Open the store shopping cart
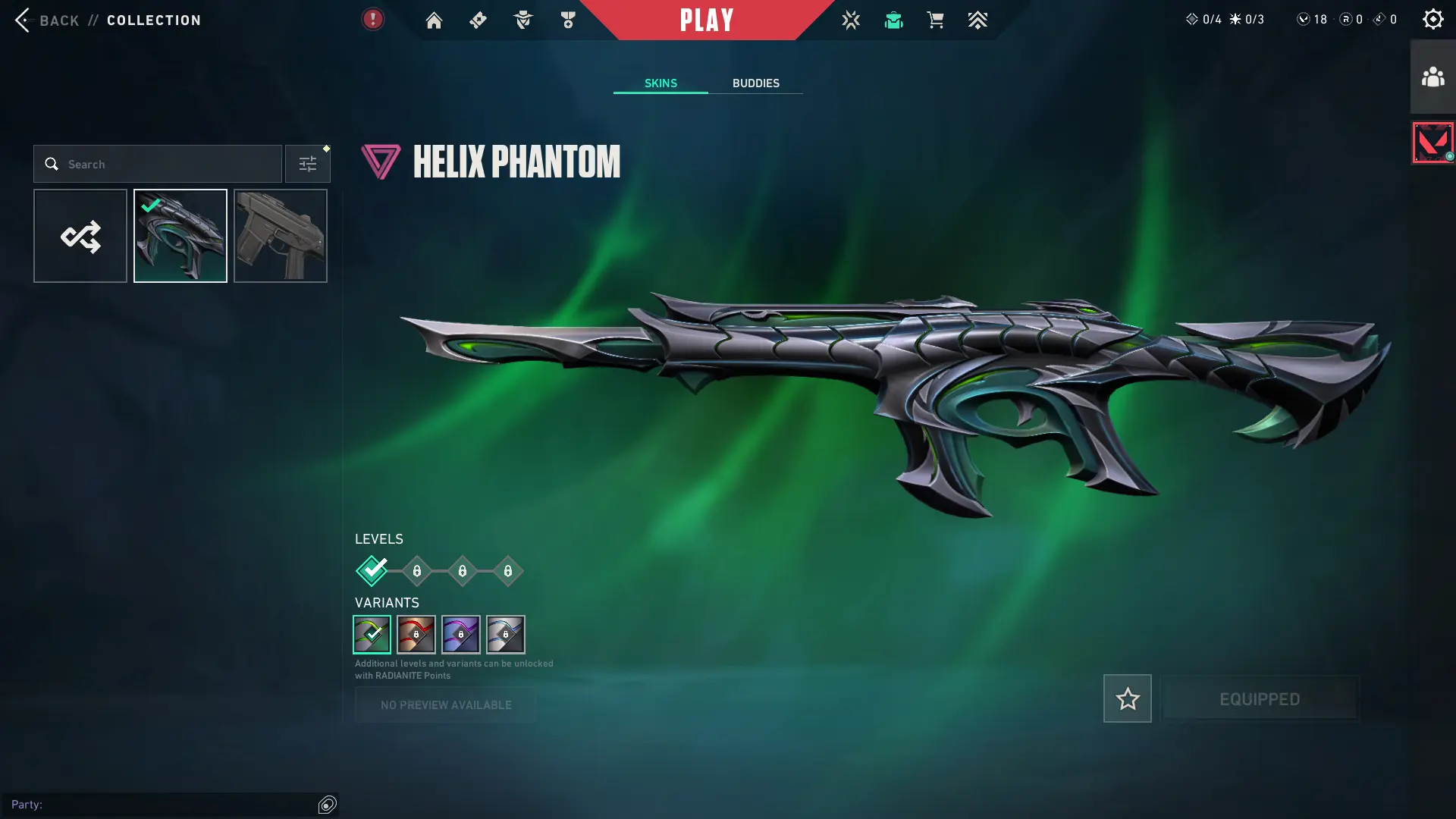 coord(935,20)
